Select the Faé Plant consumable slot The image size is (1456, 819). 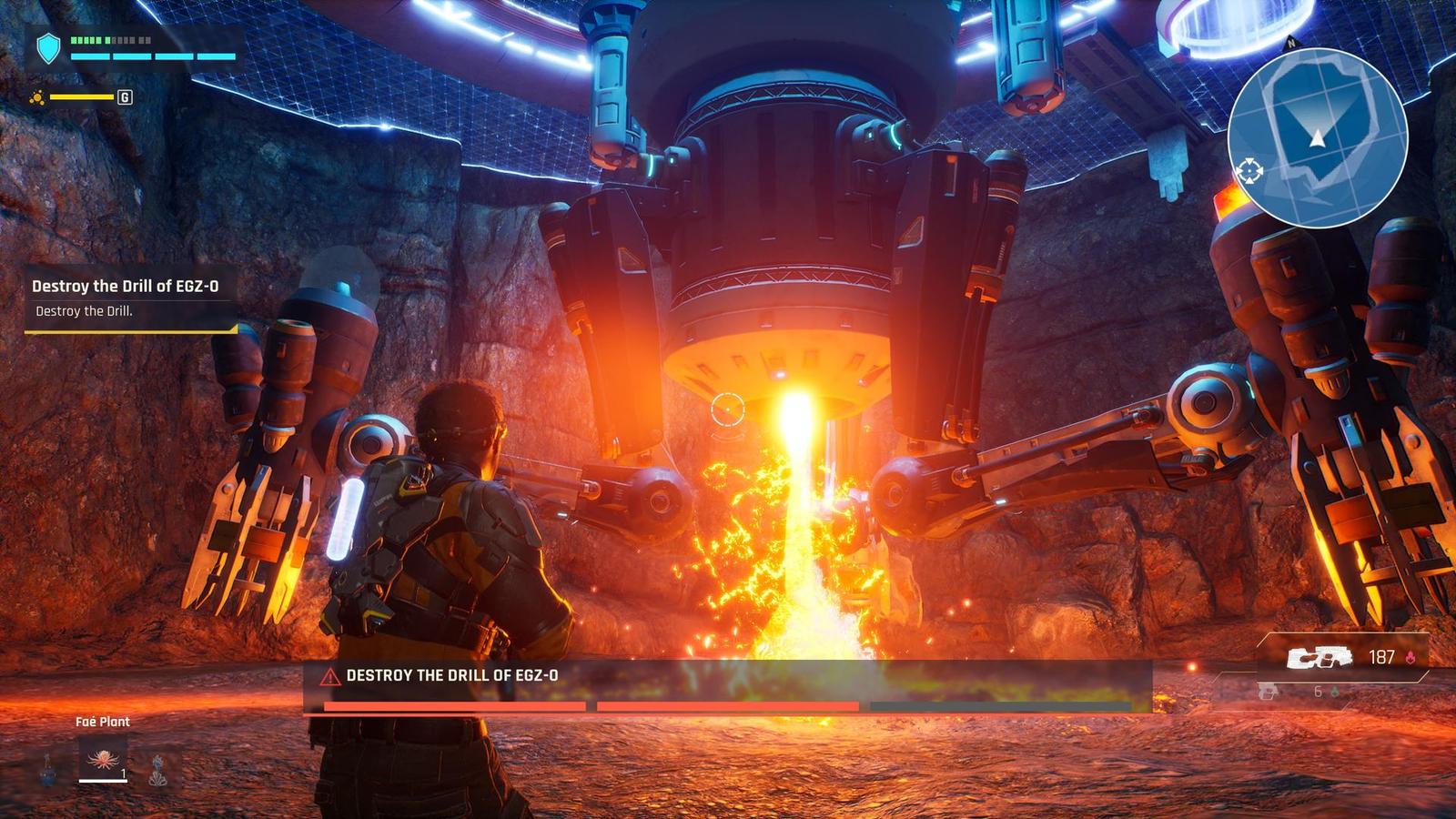(102, 758)
